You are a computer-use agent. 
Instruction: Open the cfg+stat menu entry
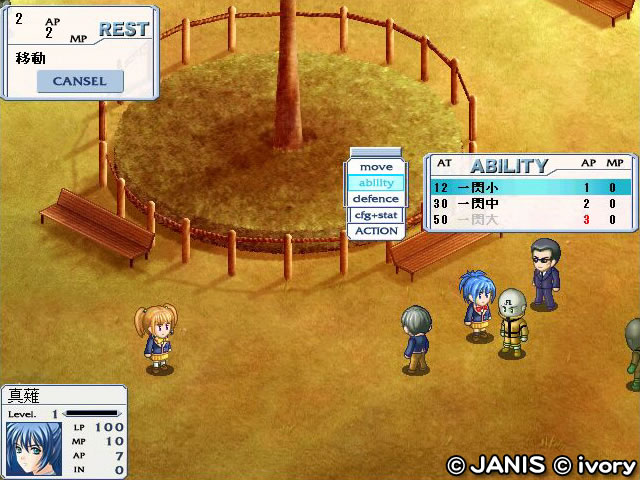pos(376,215)
